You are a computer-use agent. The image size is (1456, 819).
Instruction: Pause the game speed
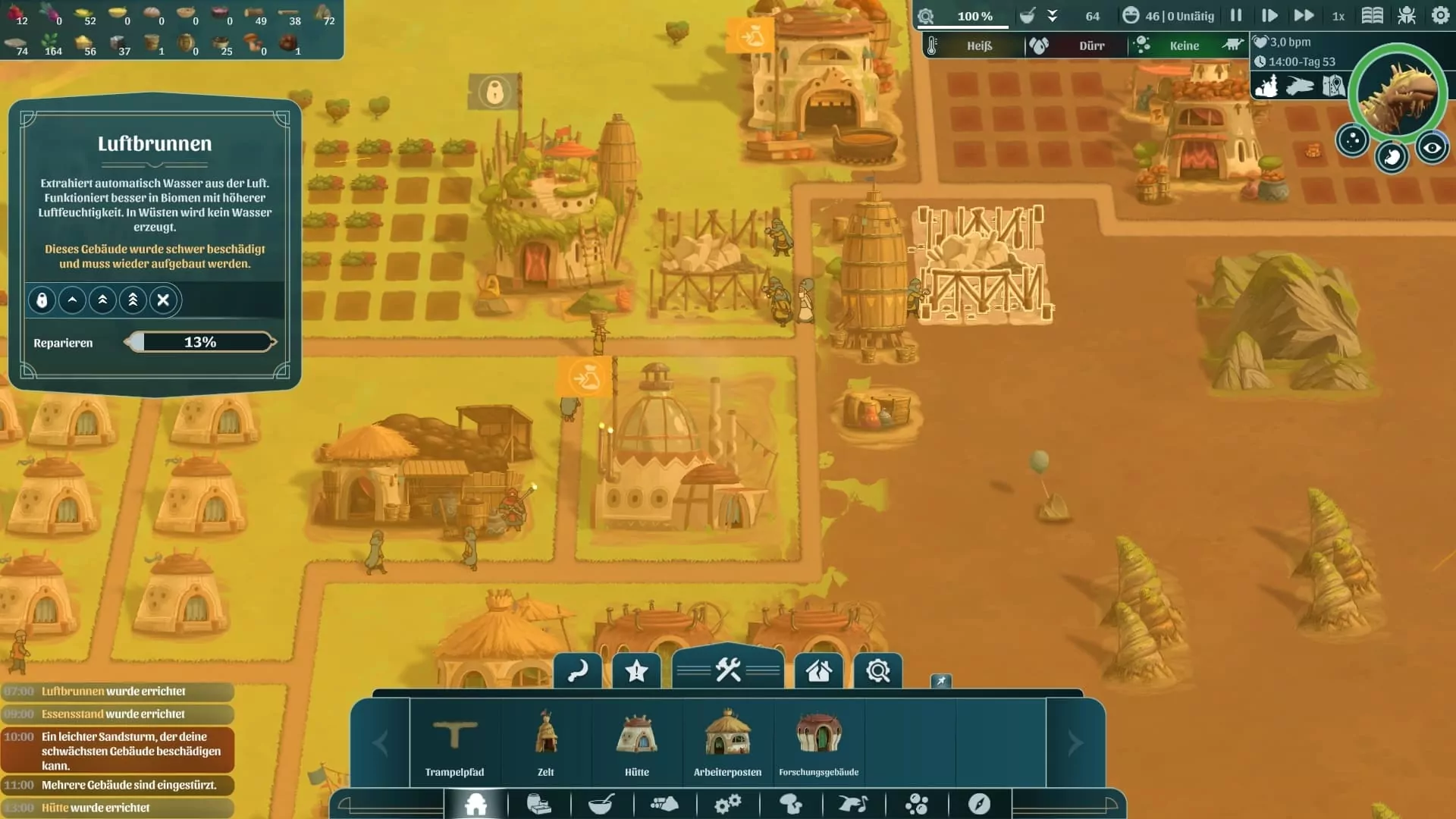1236,16
